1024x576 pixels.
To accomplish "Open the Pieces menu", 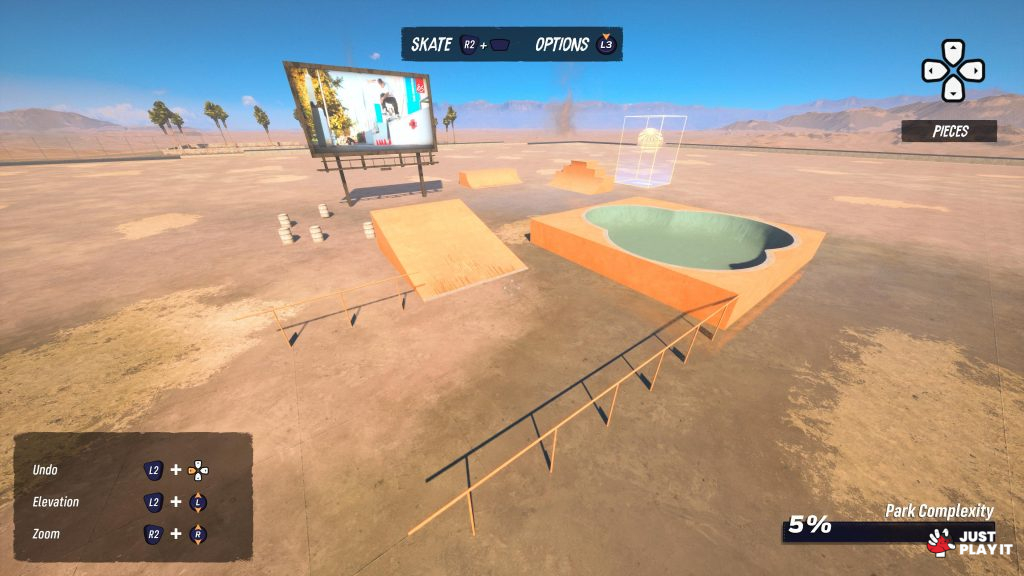I will [949, 131].
